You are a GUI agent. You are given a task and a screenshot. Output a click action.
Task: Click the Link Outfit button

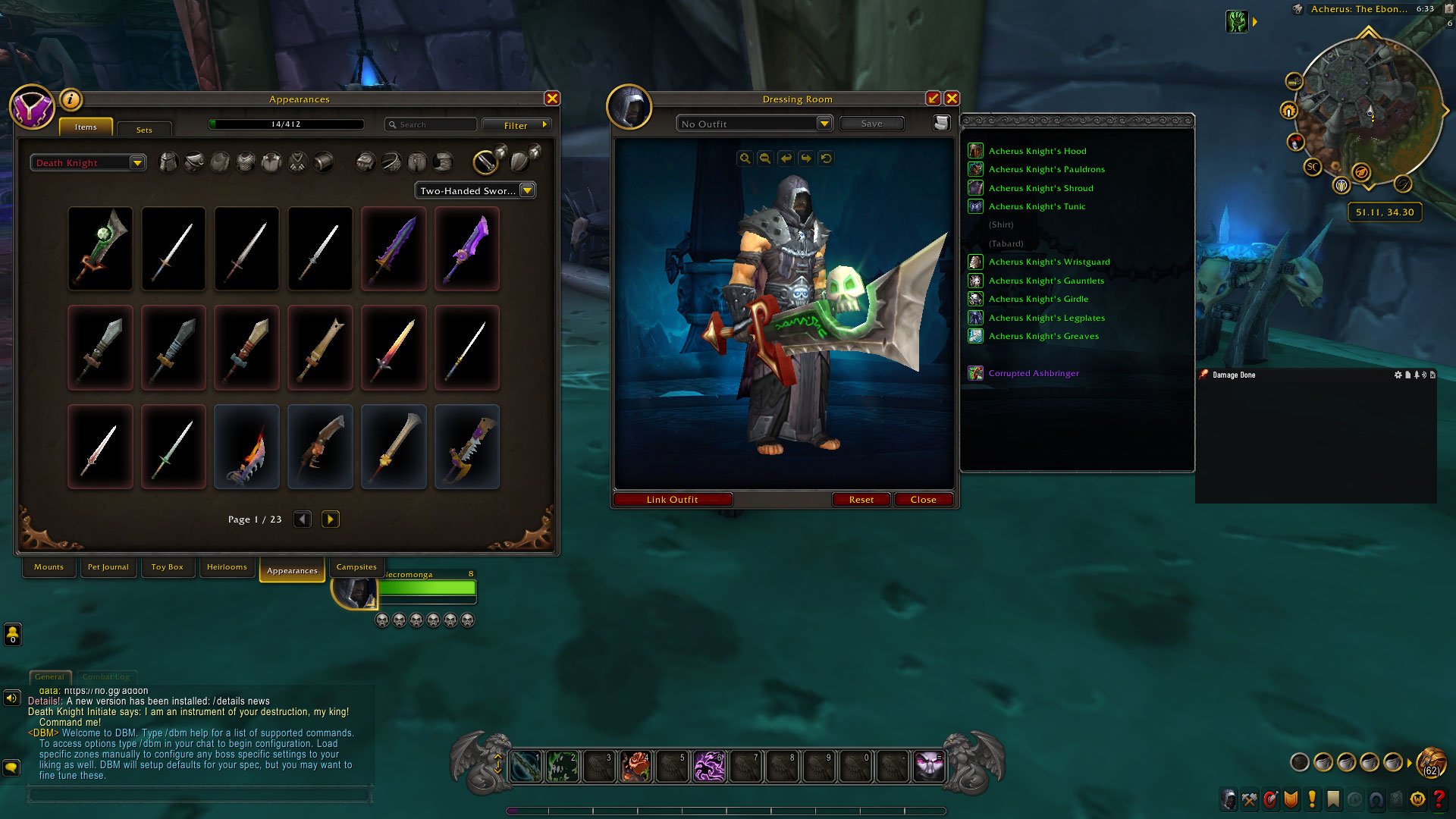[x=672, y=500]
